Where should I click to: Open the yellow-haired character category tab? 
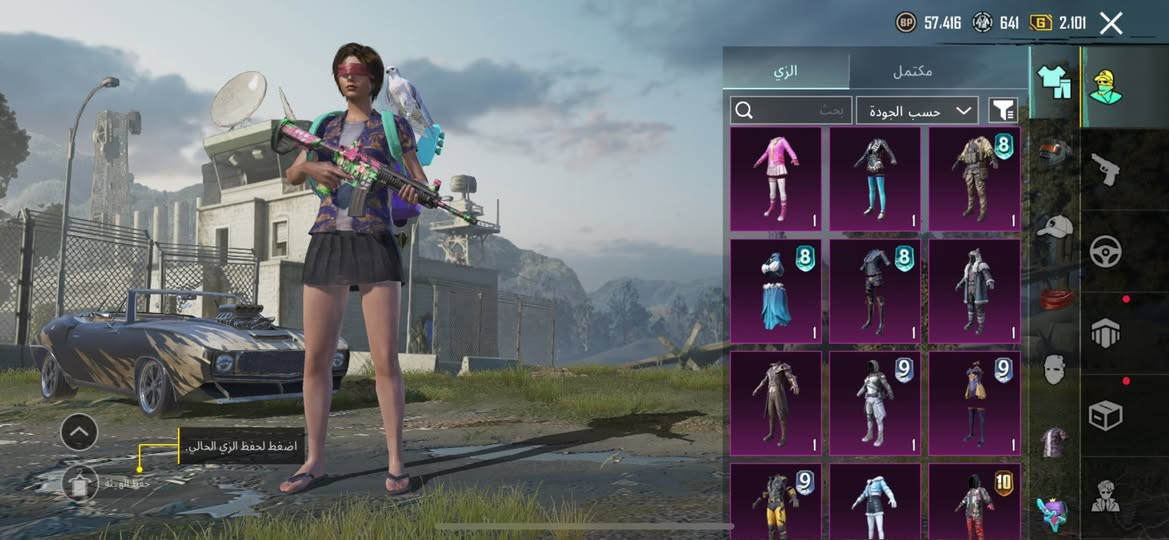pyautogui.click(x=1105, y=87)
